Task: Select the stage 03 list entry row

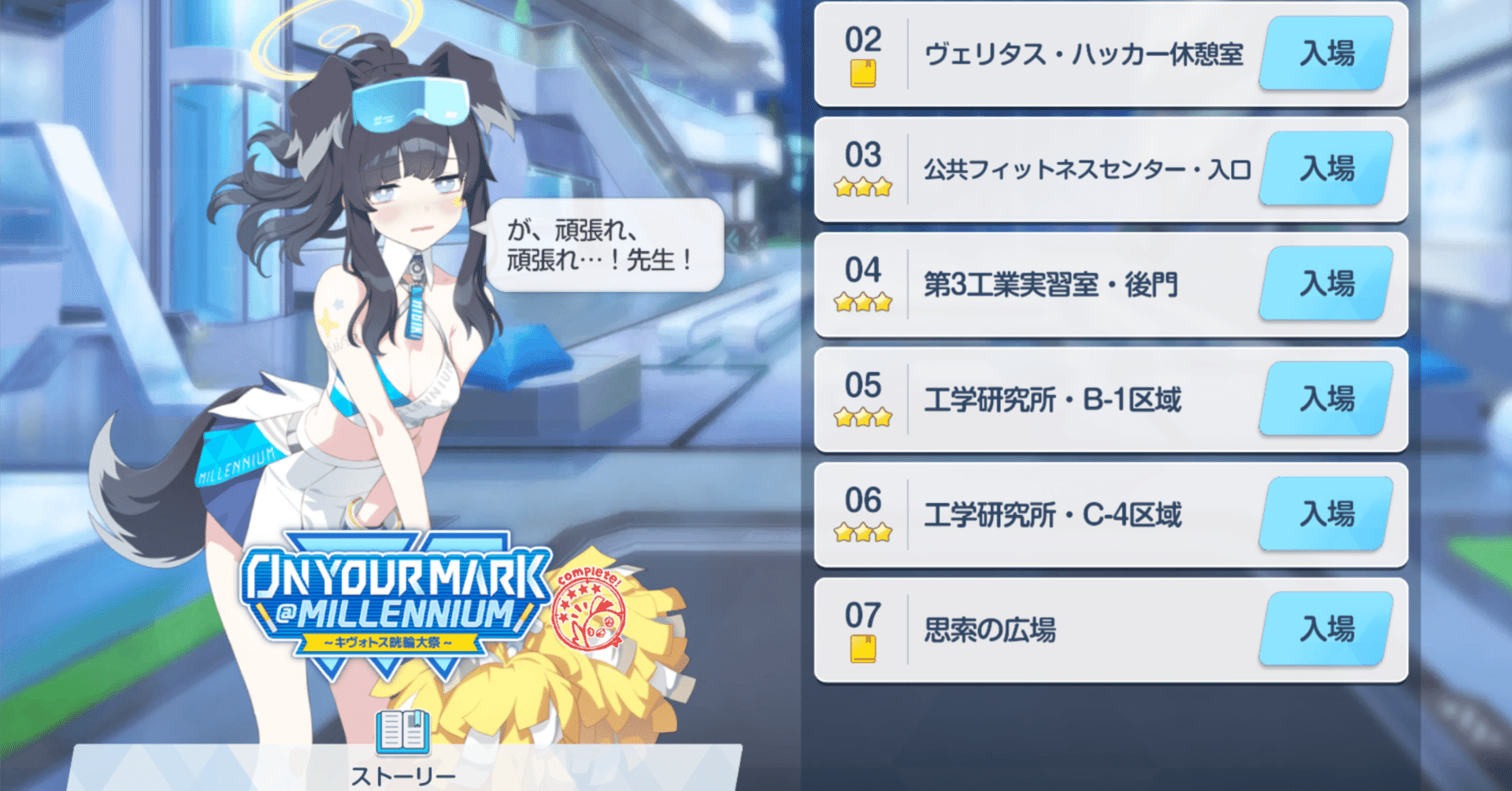Action: point(1102,169)
